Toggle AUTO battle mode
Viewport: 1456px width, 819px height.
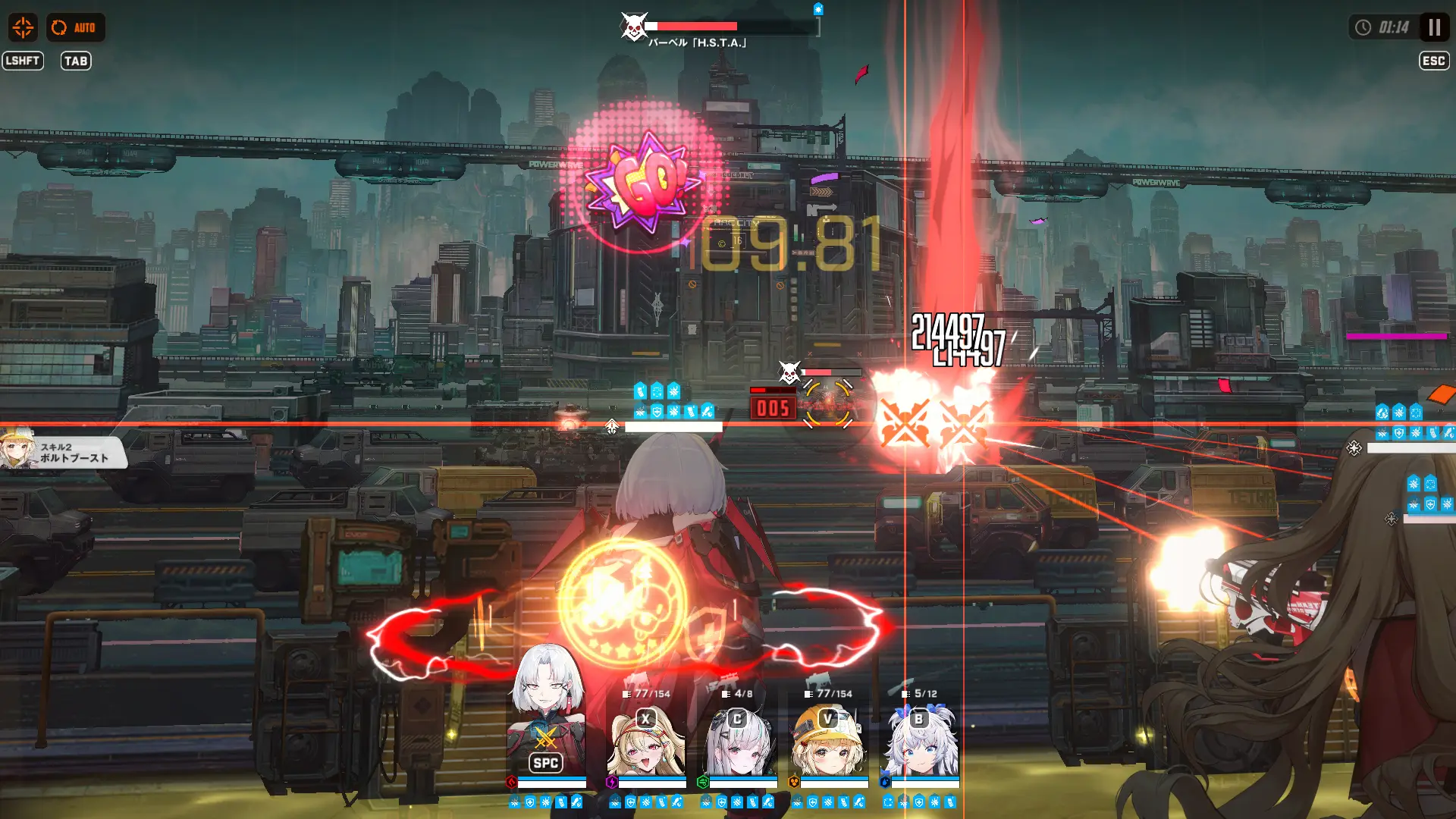point(76,27)
